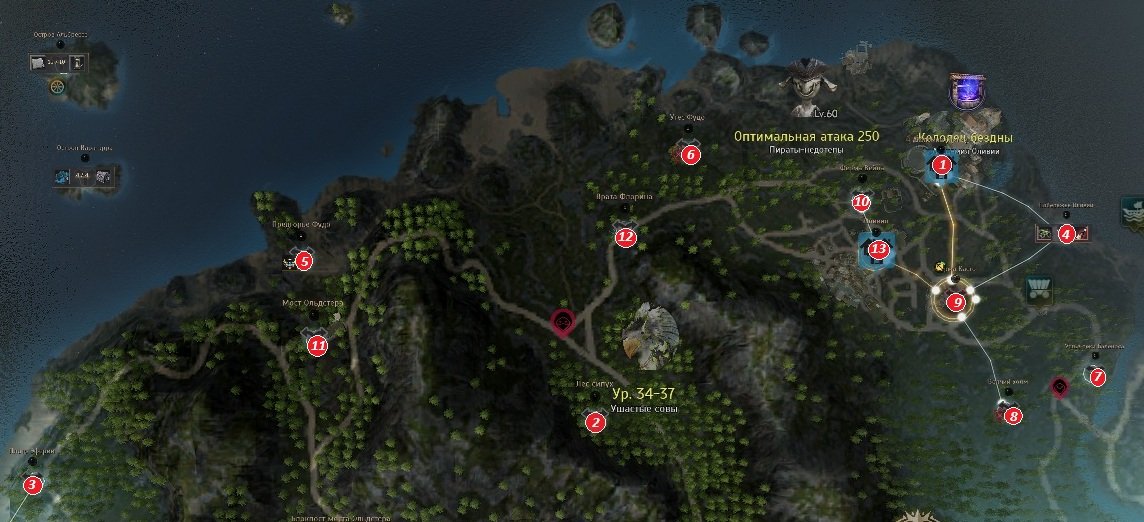Screen dimensions: 1144x522
Task: Open the node marked number 4
Action: pyautogui.click(x=1066, y=234)
